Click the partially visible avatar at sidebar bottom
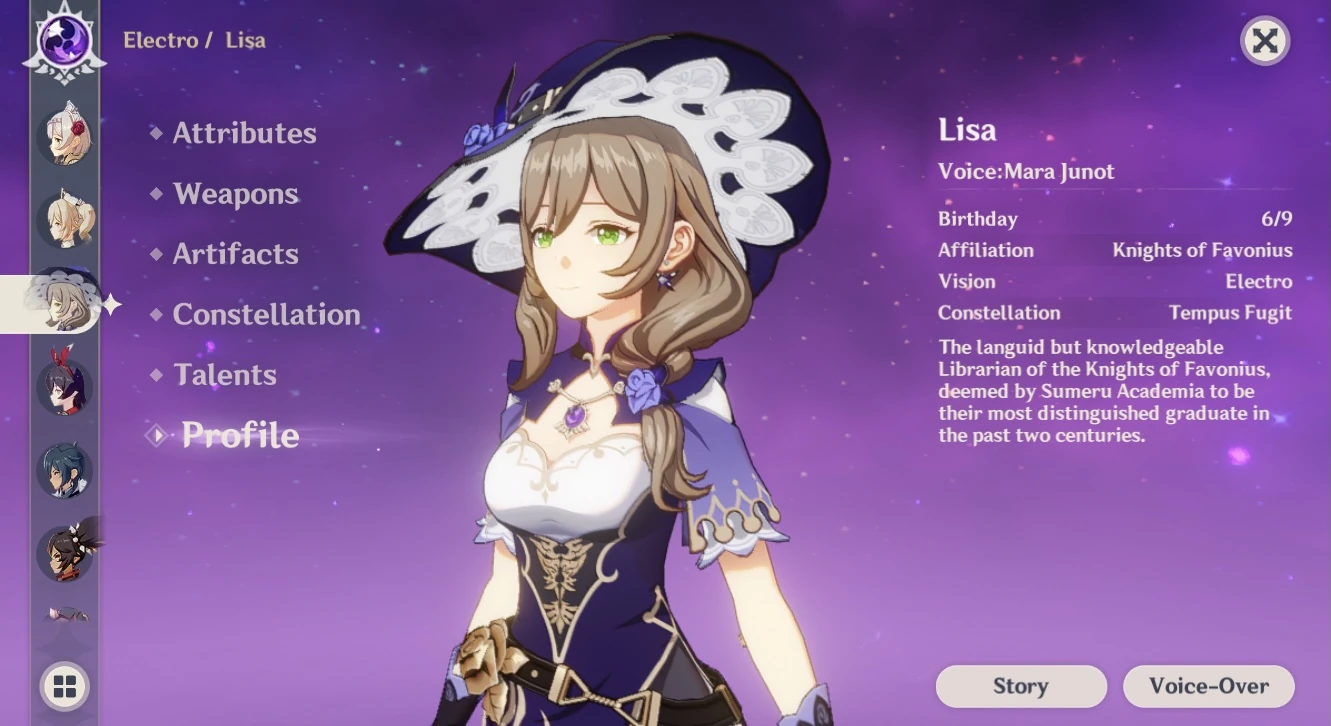The height and width of the screenshot is (726, 1331). [x=64, y=612]
